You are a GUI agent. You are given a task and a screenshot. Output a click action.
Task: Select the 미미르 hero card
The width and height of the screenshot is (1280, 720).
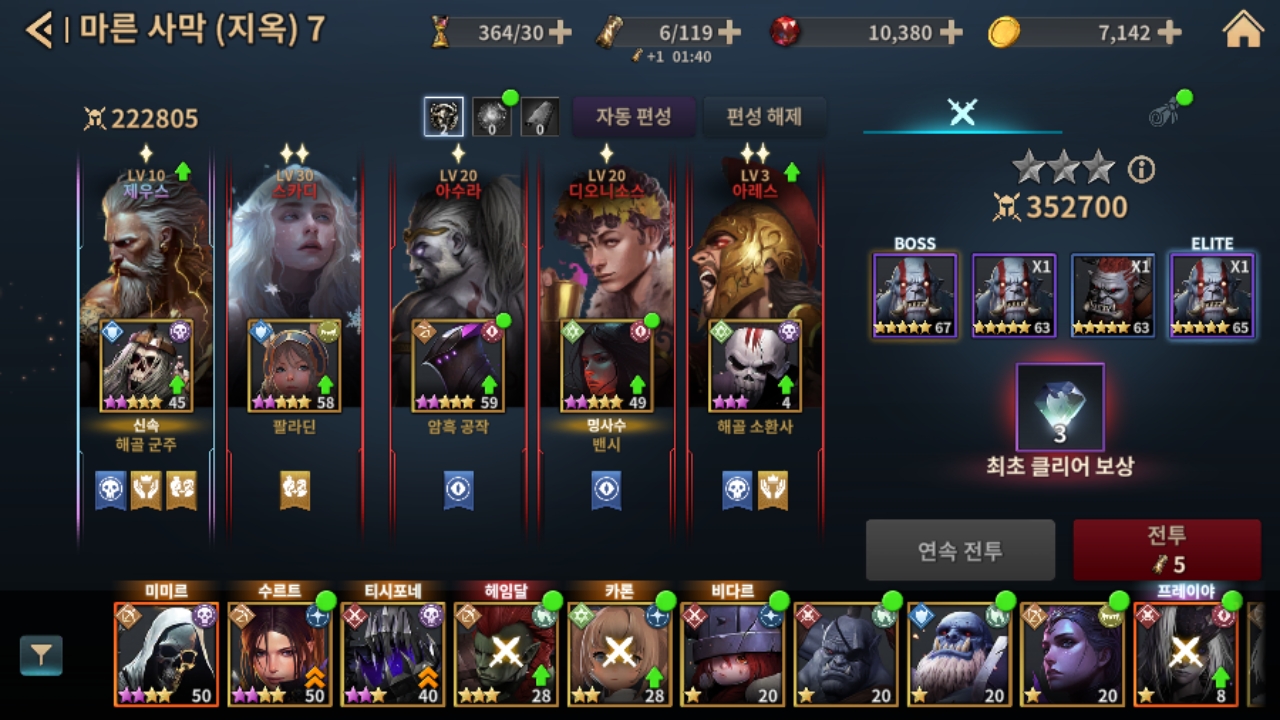(x=166, y=654)
